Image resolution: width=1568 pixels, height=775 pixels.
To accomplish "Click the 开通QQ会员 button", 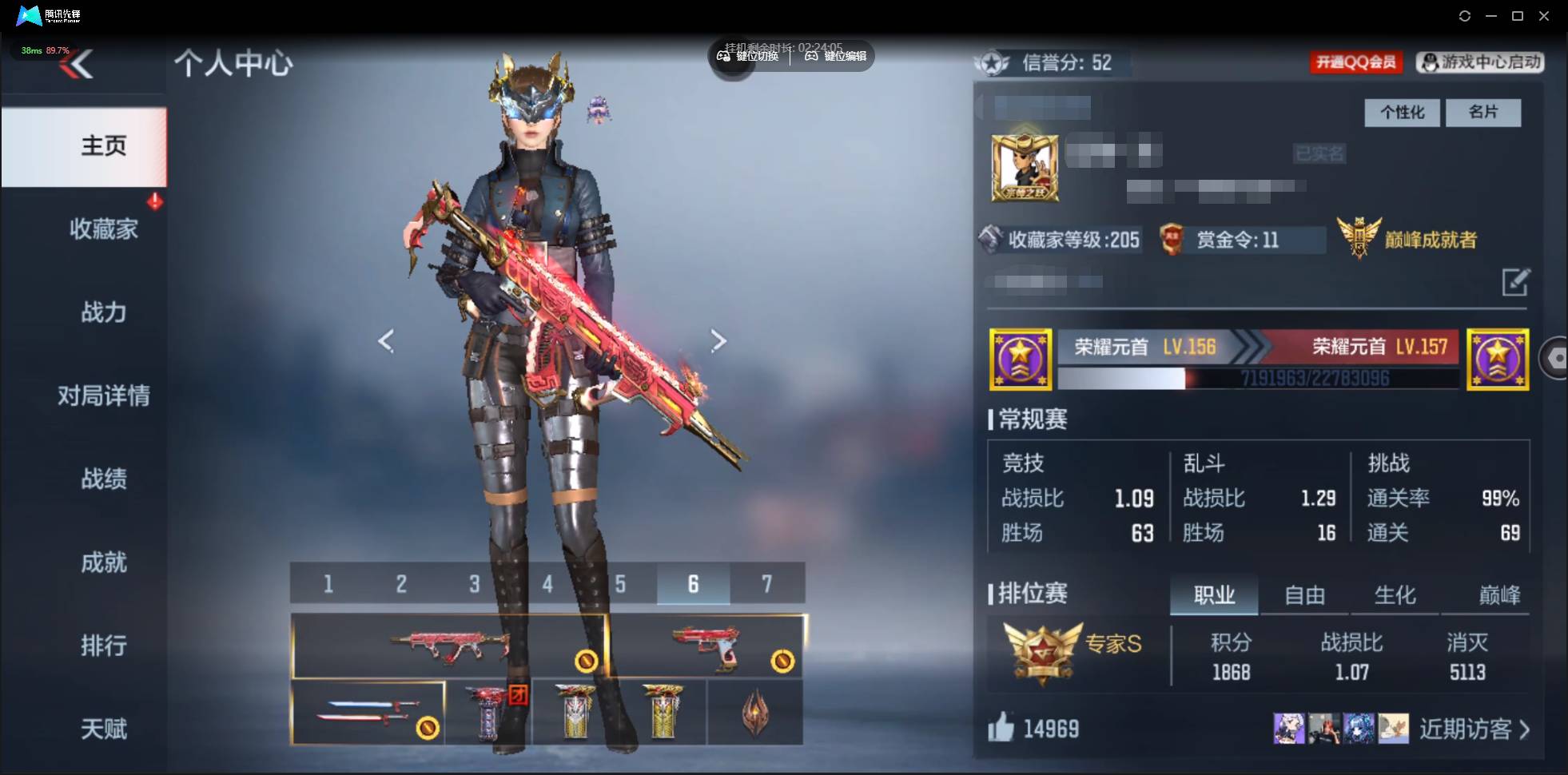I will tap(1357, 62).
